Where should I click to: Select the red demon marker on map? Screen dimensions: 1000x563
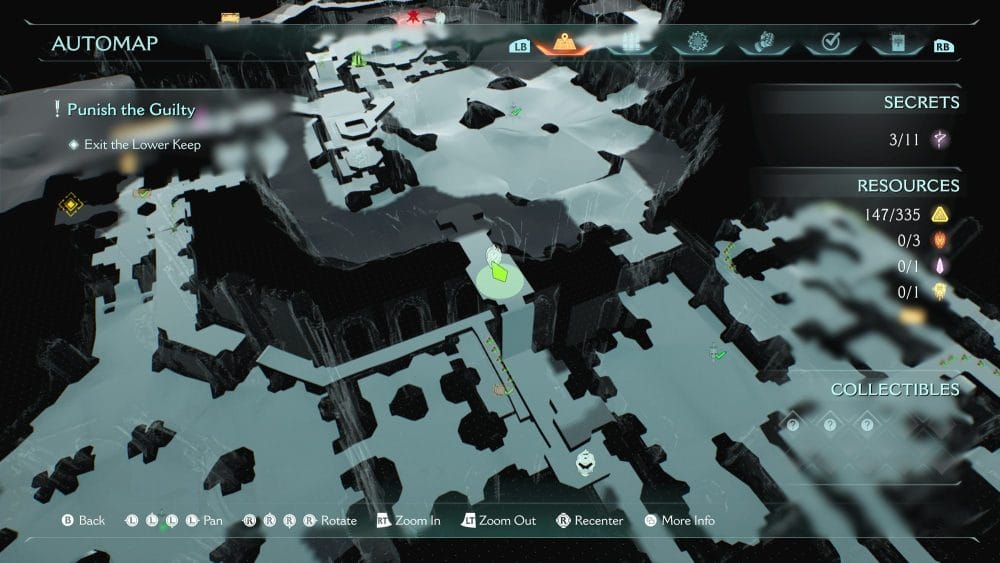tap(412, 17)
